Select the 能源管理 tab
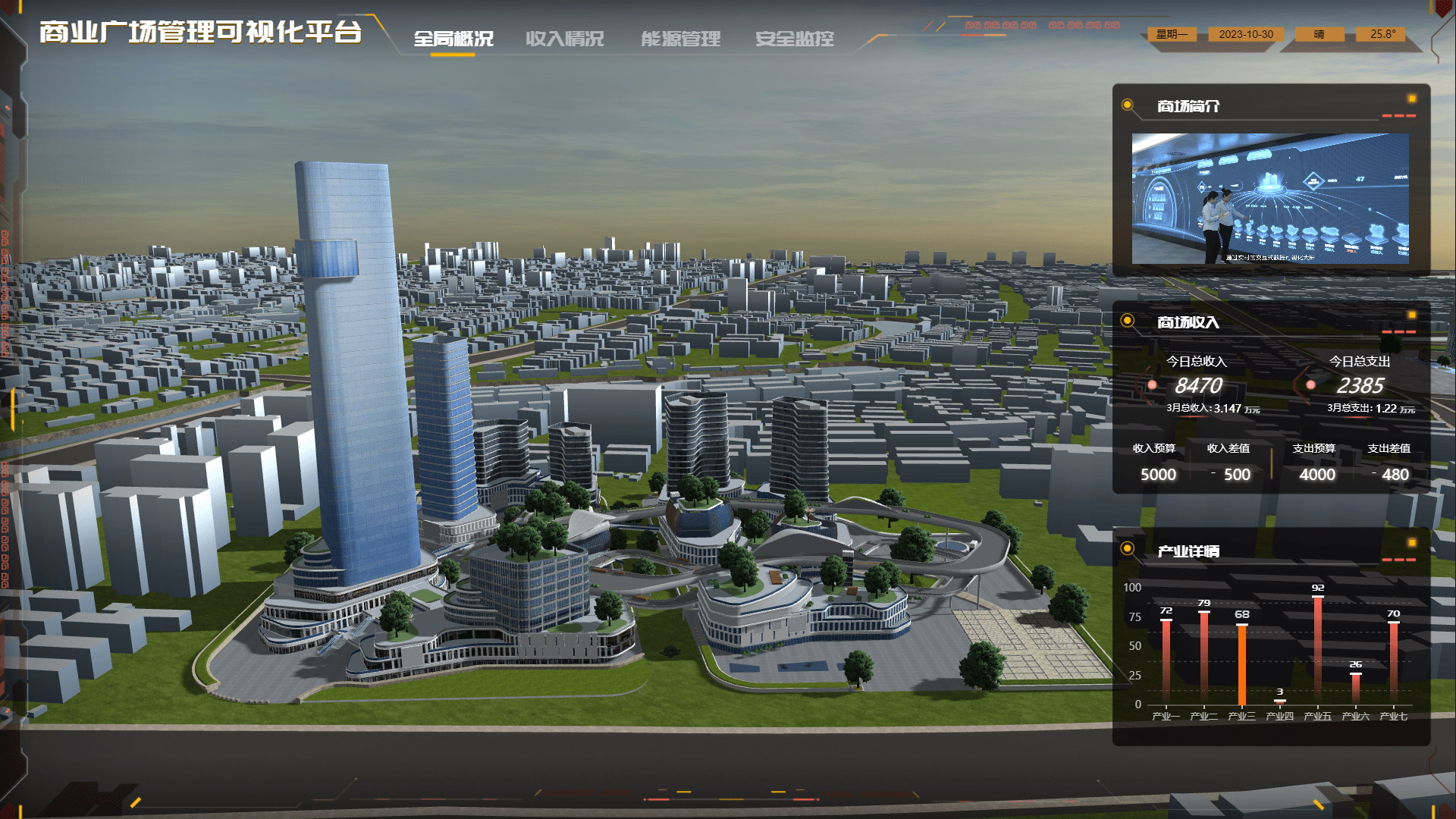This screenshot has height=819, width=1456. point(680,39)
